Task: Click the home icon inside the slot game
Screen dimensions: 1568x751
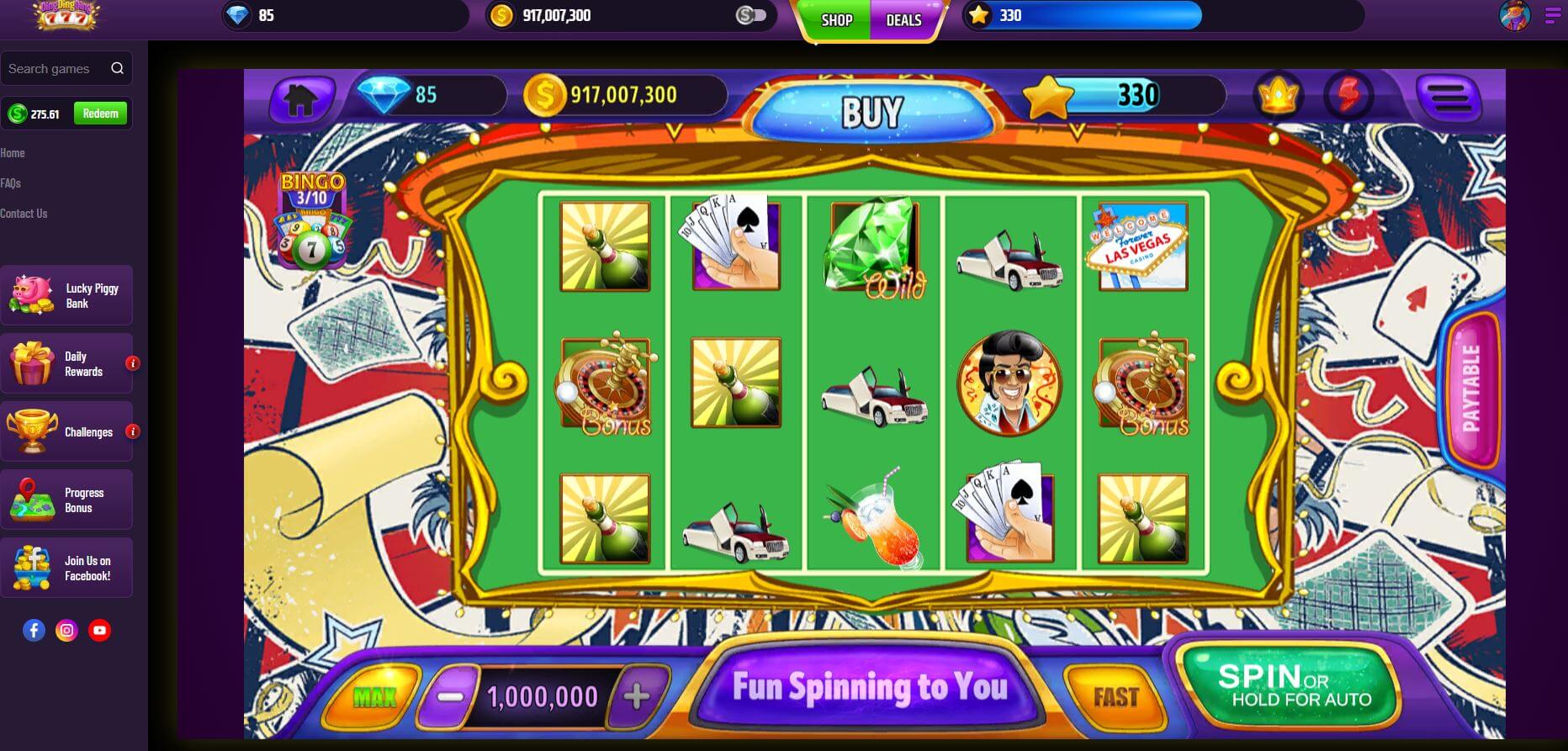Action: (300, 97)
